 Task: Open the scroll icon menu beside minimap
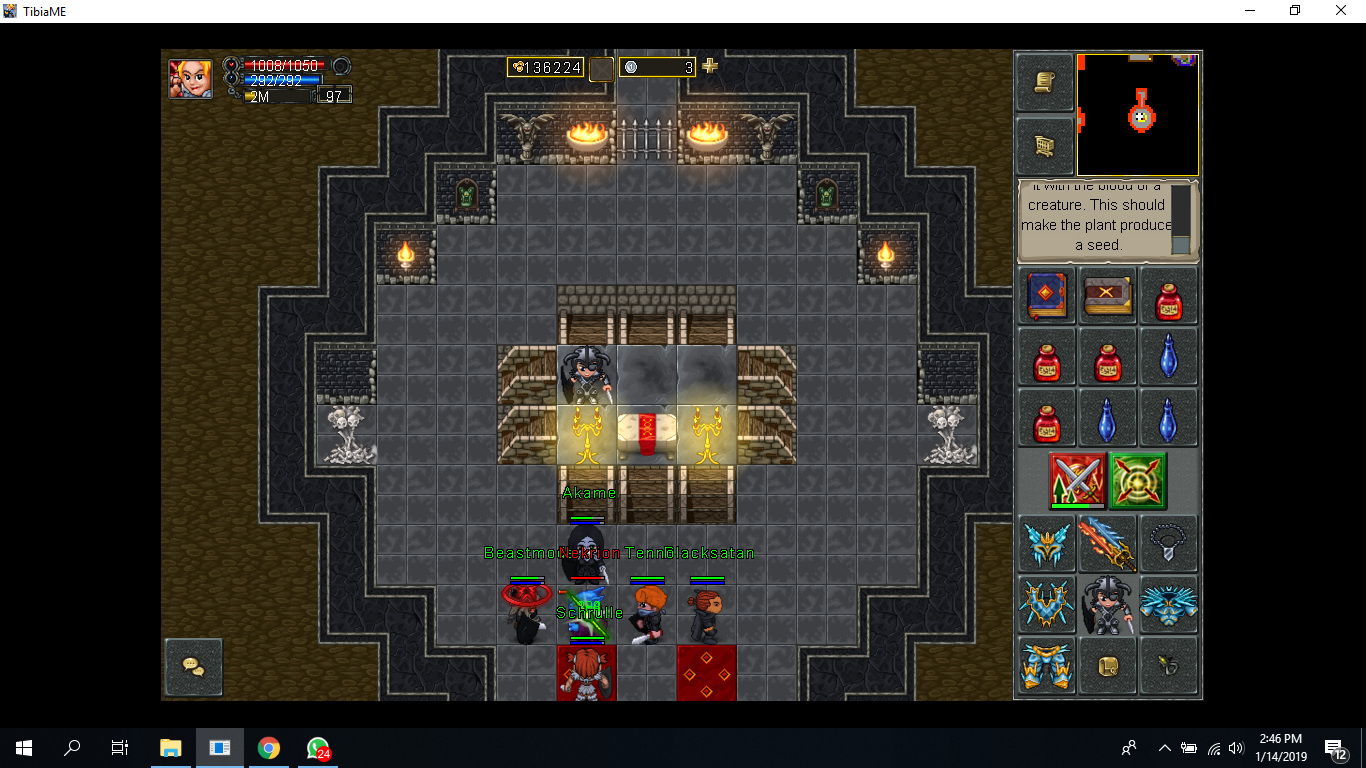[x=1045, y=82]
